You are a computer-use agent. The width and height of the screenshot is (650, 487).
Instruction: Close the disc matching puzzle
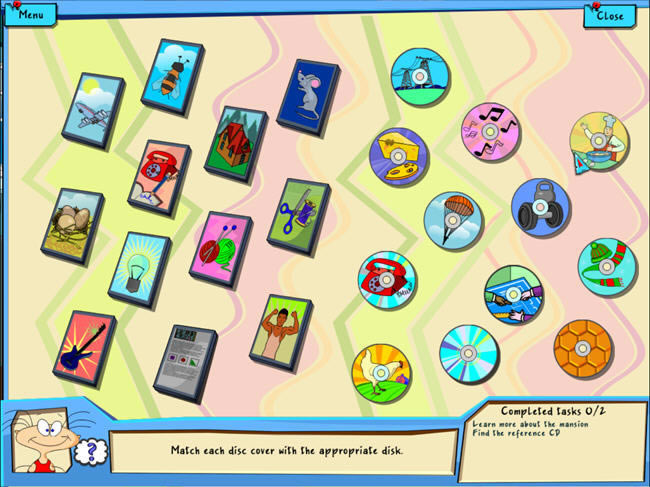(609, 15)
